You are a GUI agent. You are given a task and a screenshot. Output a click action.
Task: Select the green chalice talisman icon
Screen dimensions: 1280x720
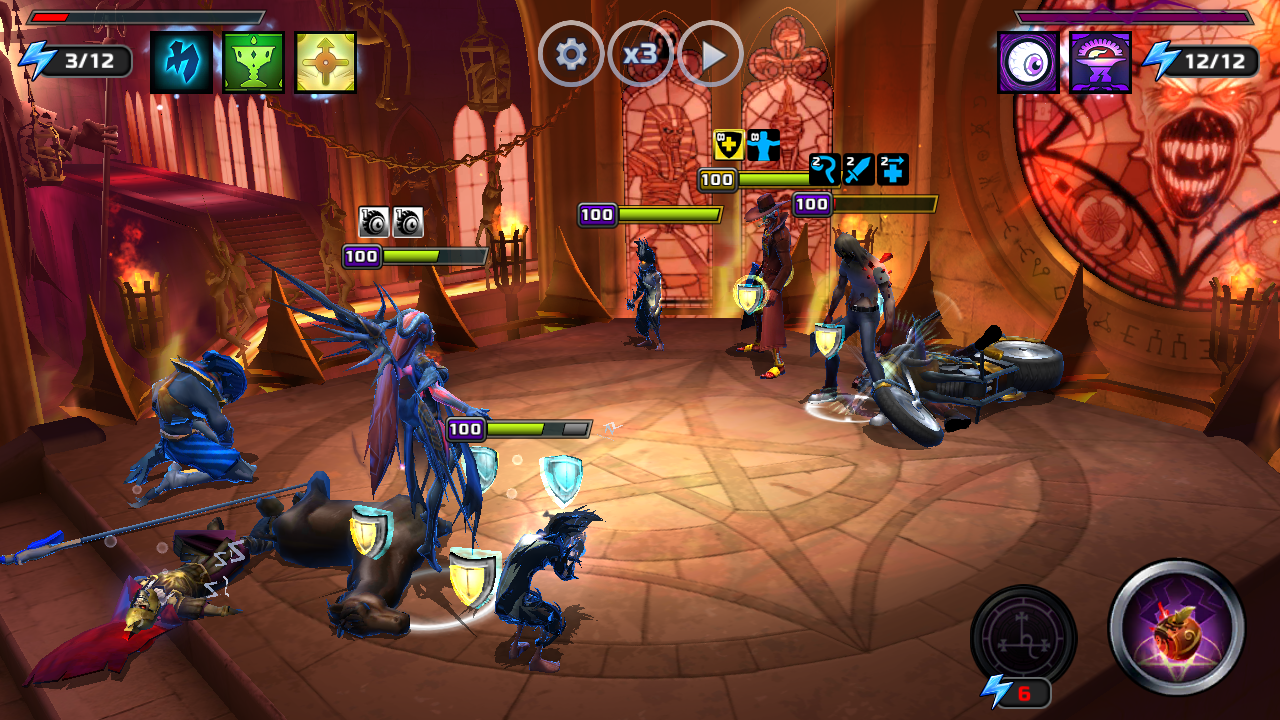point(254,62)
